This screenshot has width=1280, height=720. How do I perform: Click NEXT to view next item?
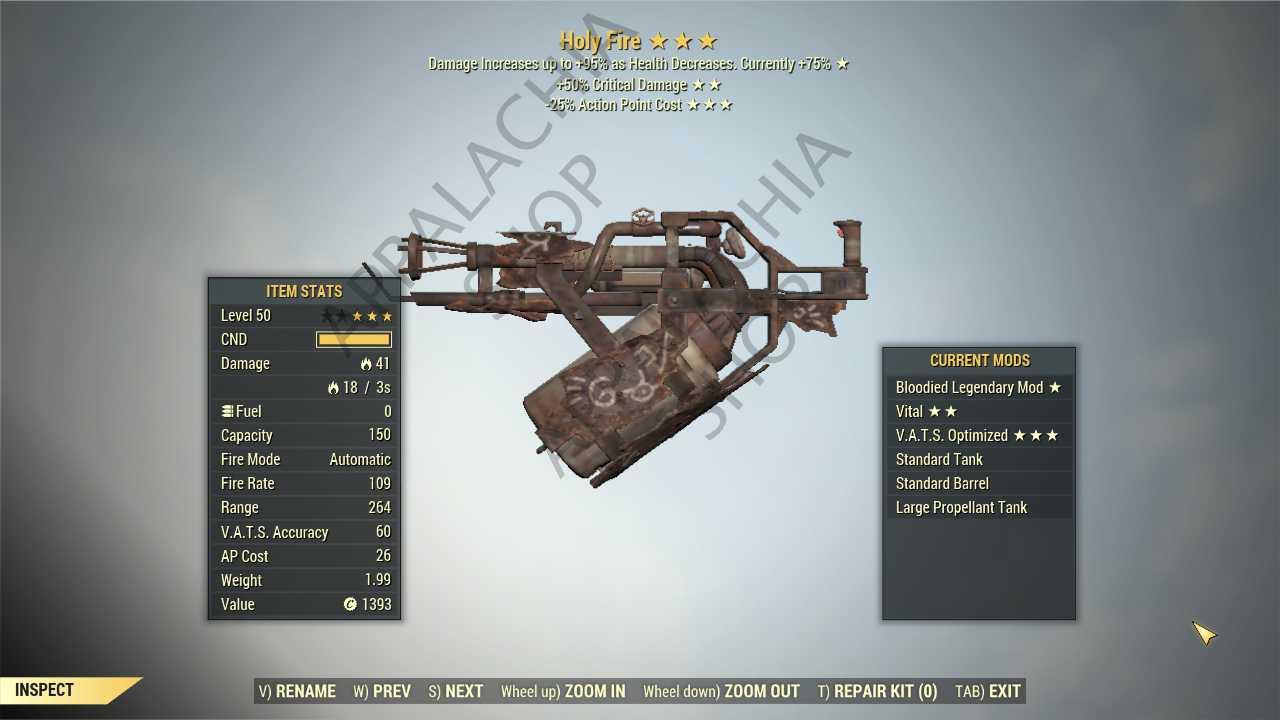pyautogui.click(x=455, y=691)
